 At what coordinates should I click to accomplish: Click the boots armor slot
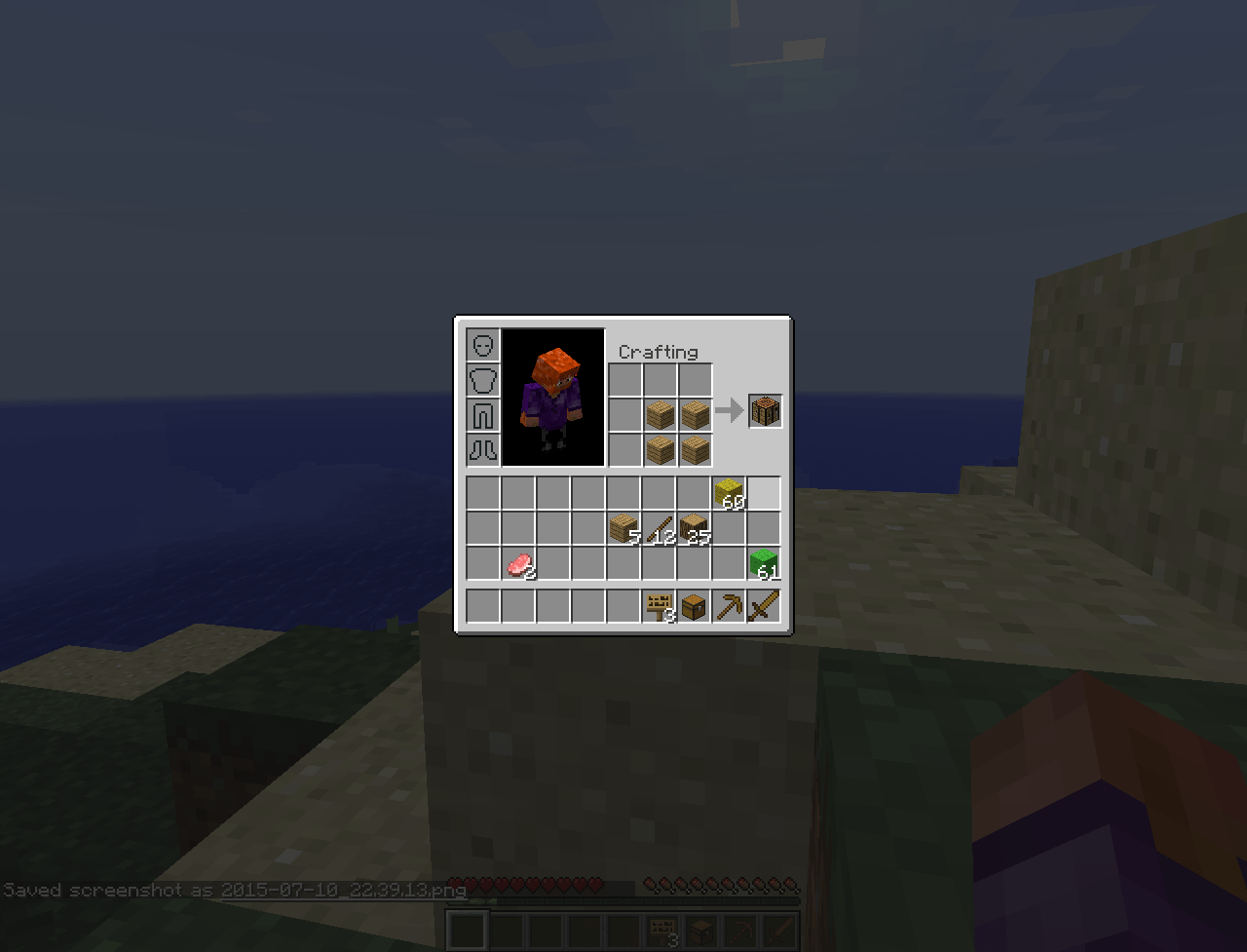(x=483, y=450)
